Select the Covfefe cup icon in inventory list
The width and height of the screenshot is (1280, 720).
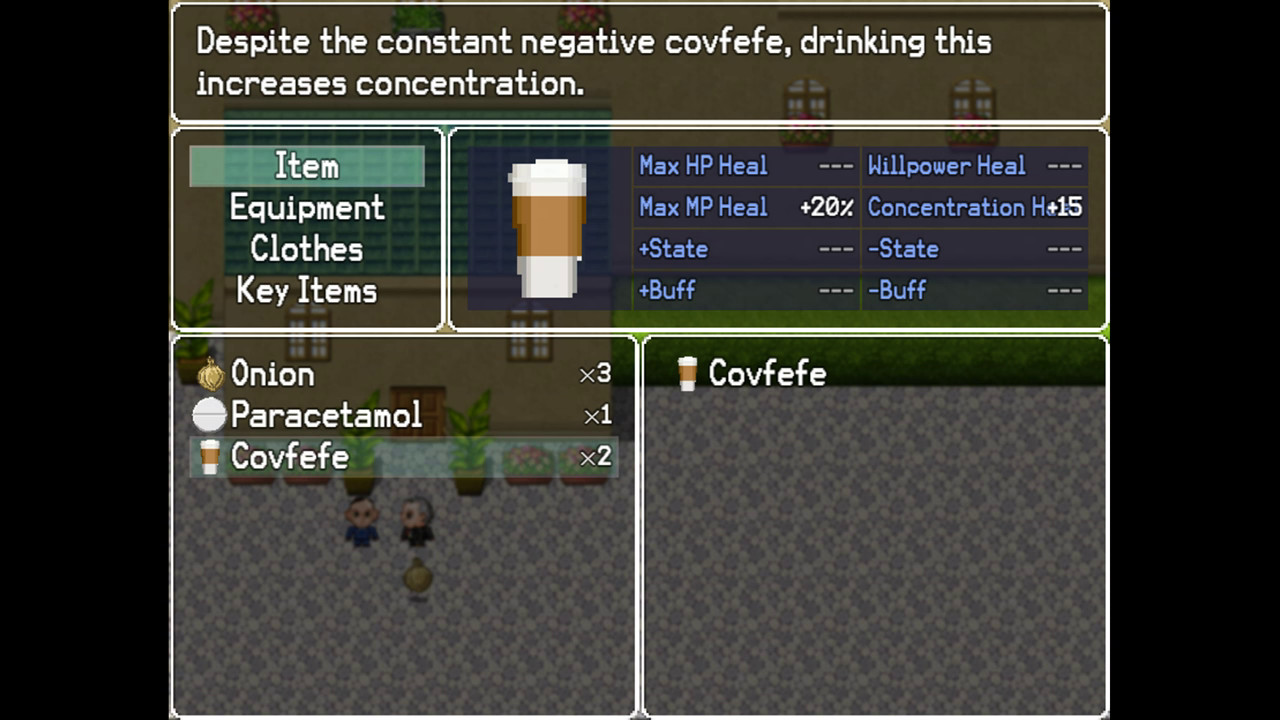[x=208, y=457]
